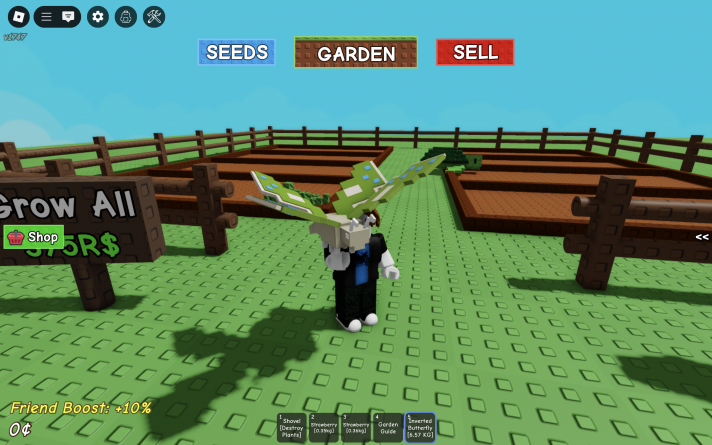Open the gear settings icon

(x=97, y=16)
